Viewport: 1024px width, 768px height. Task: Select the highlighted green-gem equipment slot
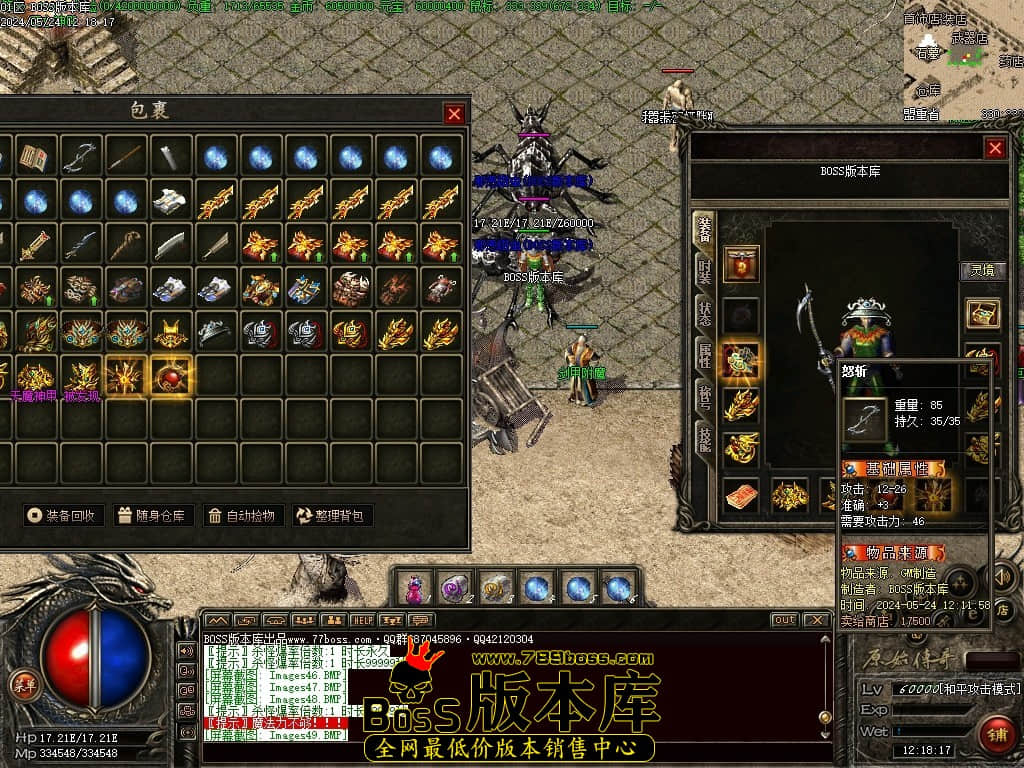pyautogui.click(x=740, y=359)
